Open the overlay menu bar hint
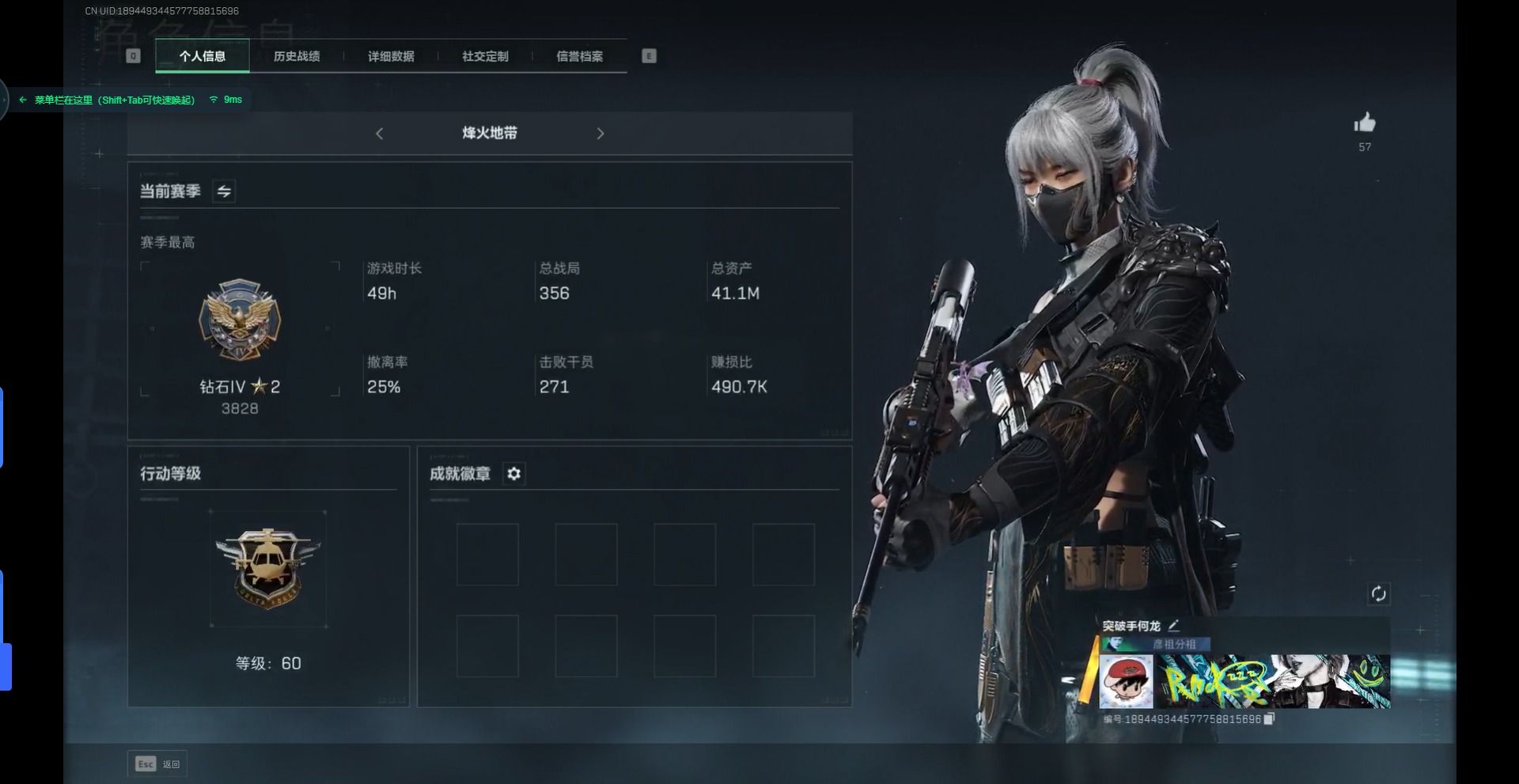Viewport: 1519px width, 784px height. click(115, 100)
